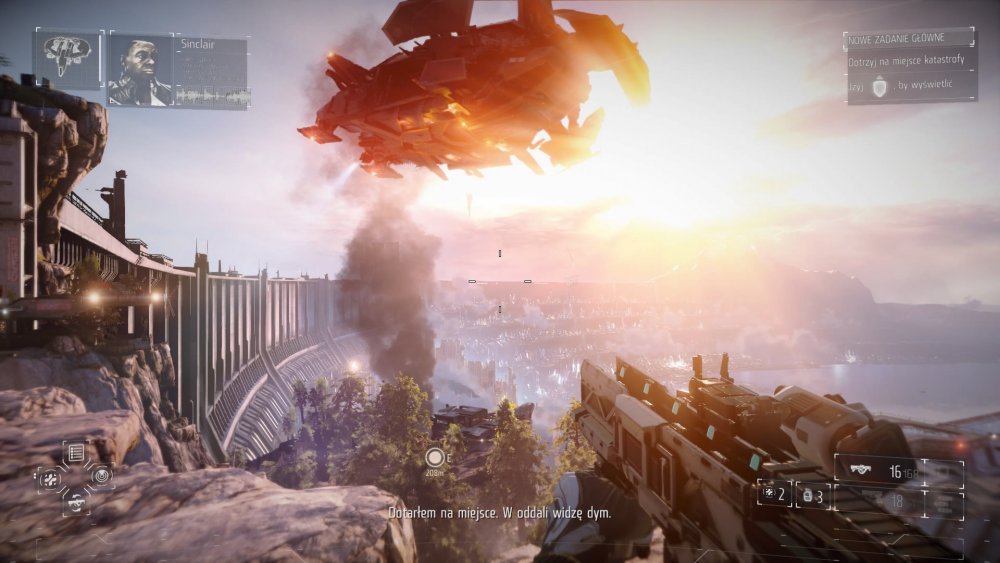Image resolution: width=1000 pixels, height=563 pixels.
Task: Pick the bottom OWL wheel icon
Action: [x=76, y=501]
